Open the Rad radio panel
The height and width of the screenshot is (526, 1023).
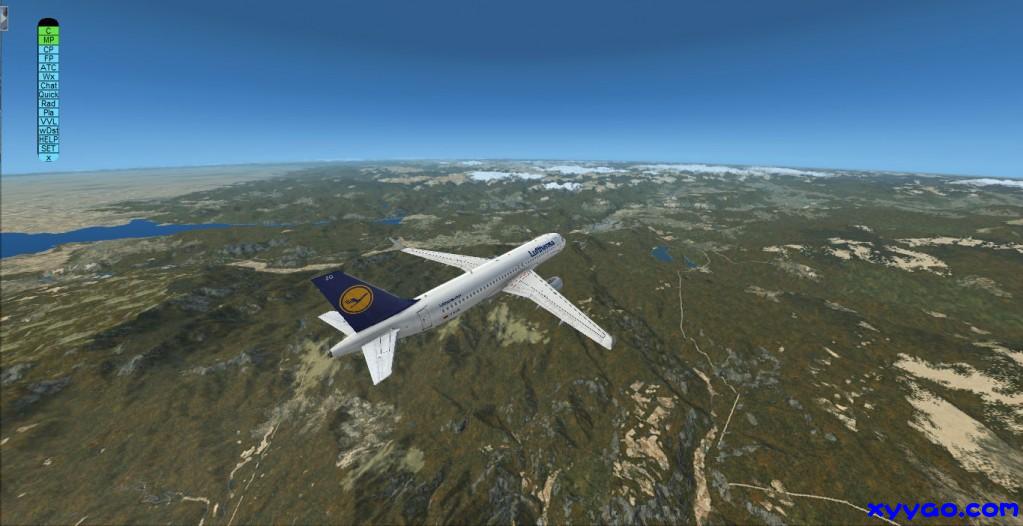tap(48, 103)
